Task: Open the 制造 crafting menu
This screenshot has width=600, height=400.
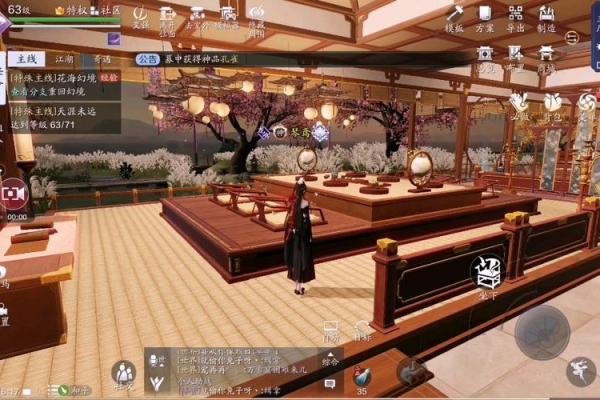Action: coord(547,17)
